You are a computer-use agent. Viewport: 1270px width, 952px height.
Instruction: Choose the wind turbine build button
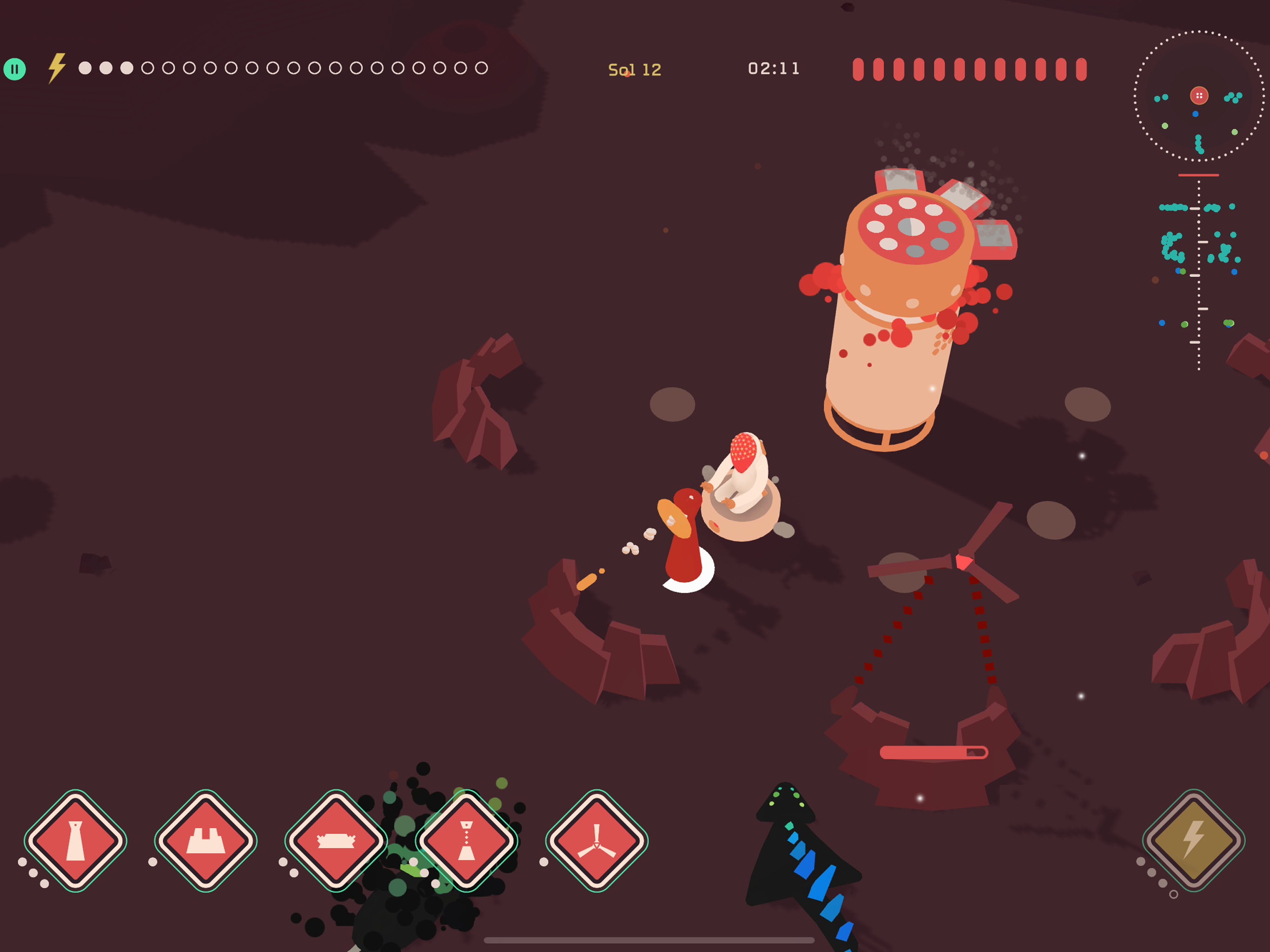[x=596, y=840]
